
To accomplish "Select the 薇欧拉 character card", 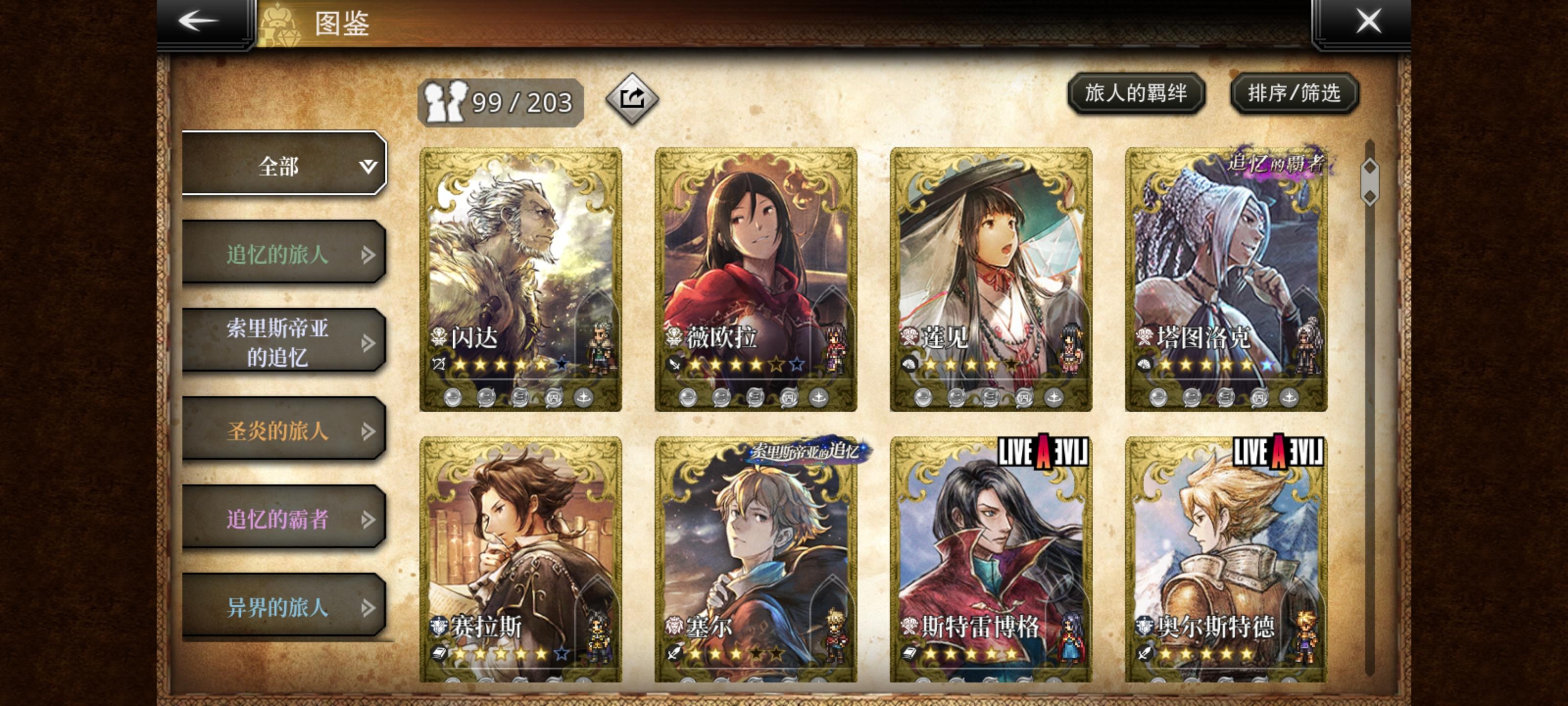I will 756,279.
